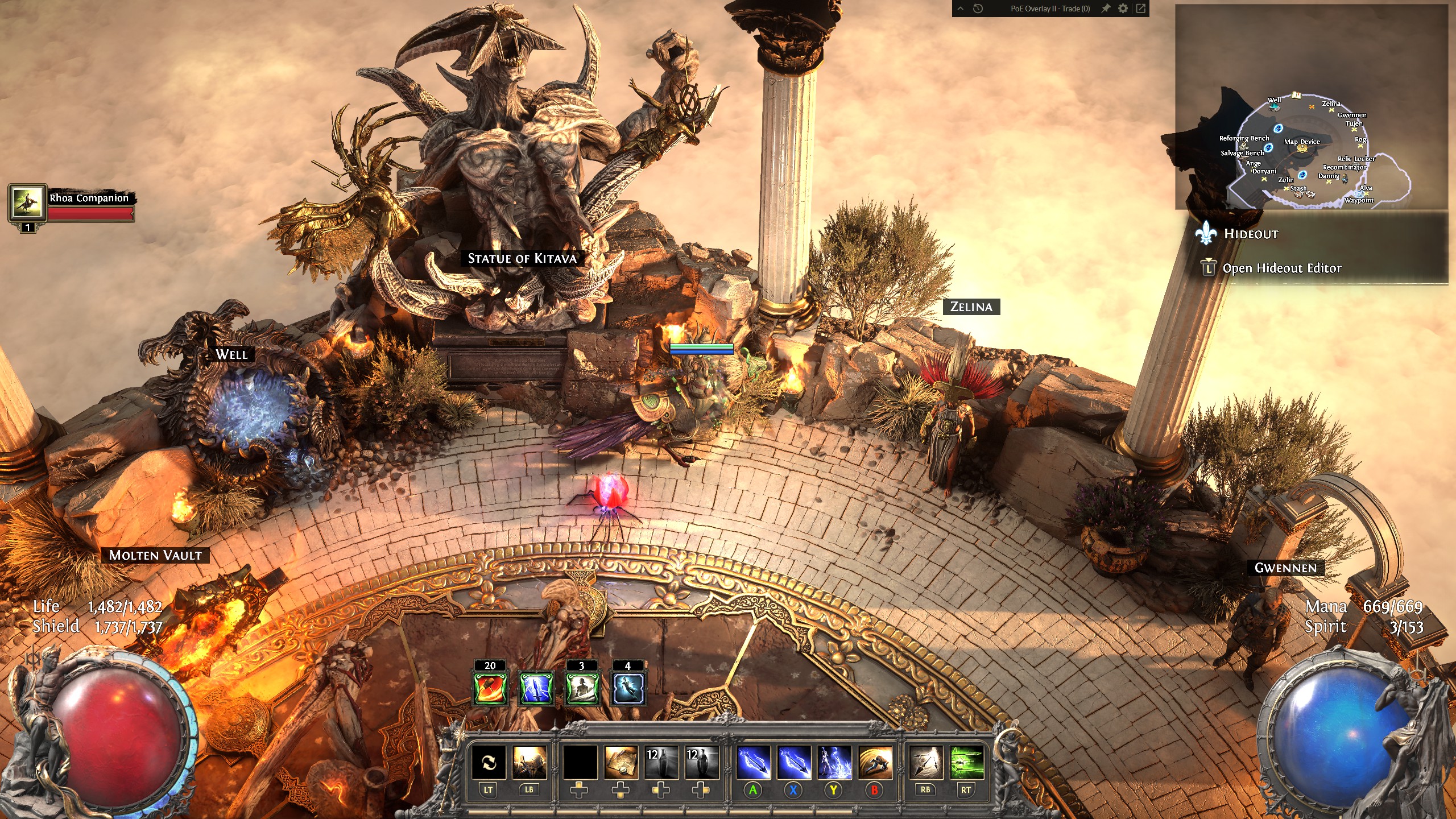1456x819 pixels.
Task: Click the Stash marker on the minimap
Action: coord(1298,195)
